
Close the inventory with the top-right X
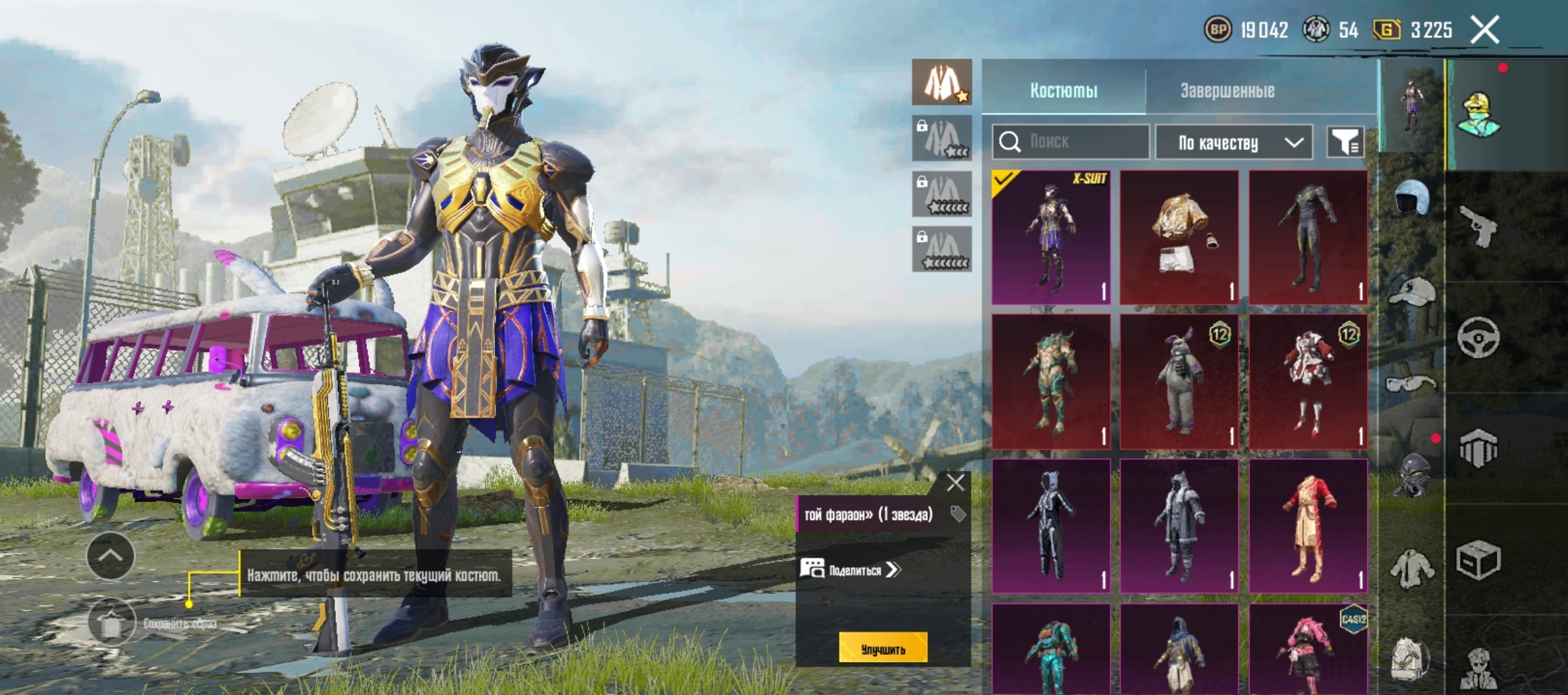click(x=1485, y=30)
